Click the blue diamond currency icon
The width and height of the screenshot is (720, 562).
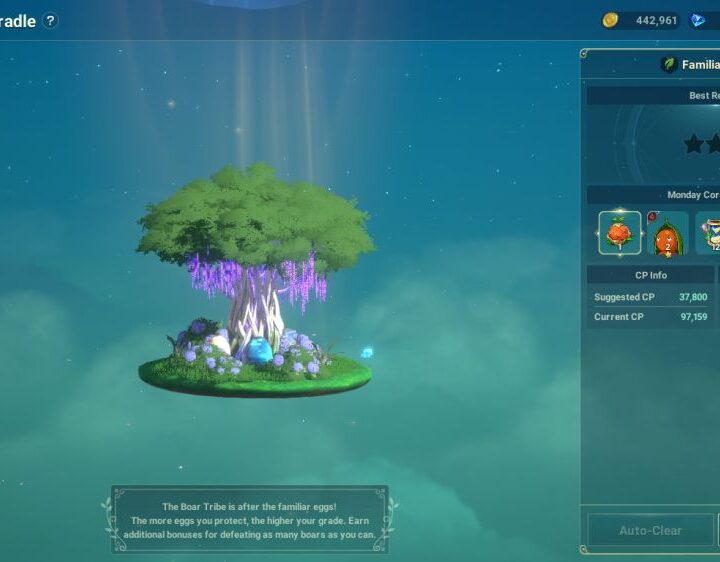click(698, 20)
